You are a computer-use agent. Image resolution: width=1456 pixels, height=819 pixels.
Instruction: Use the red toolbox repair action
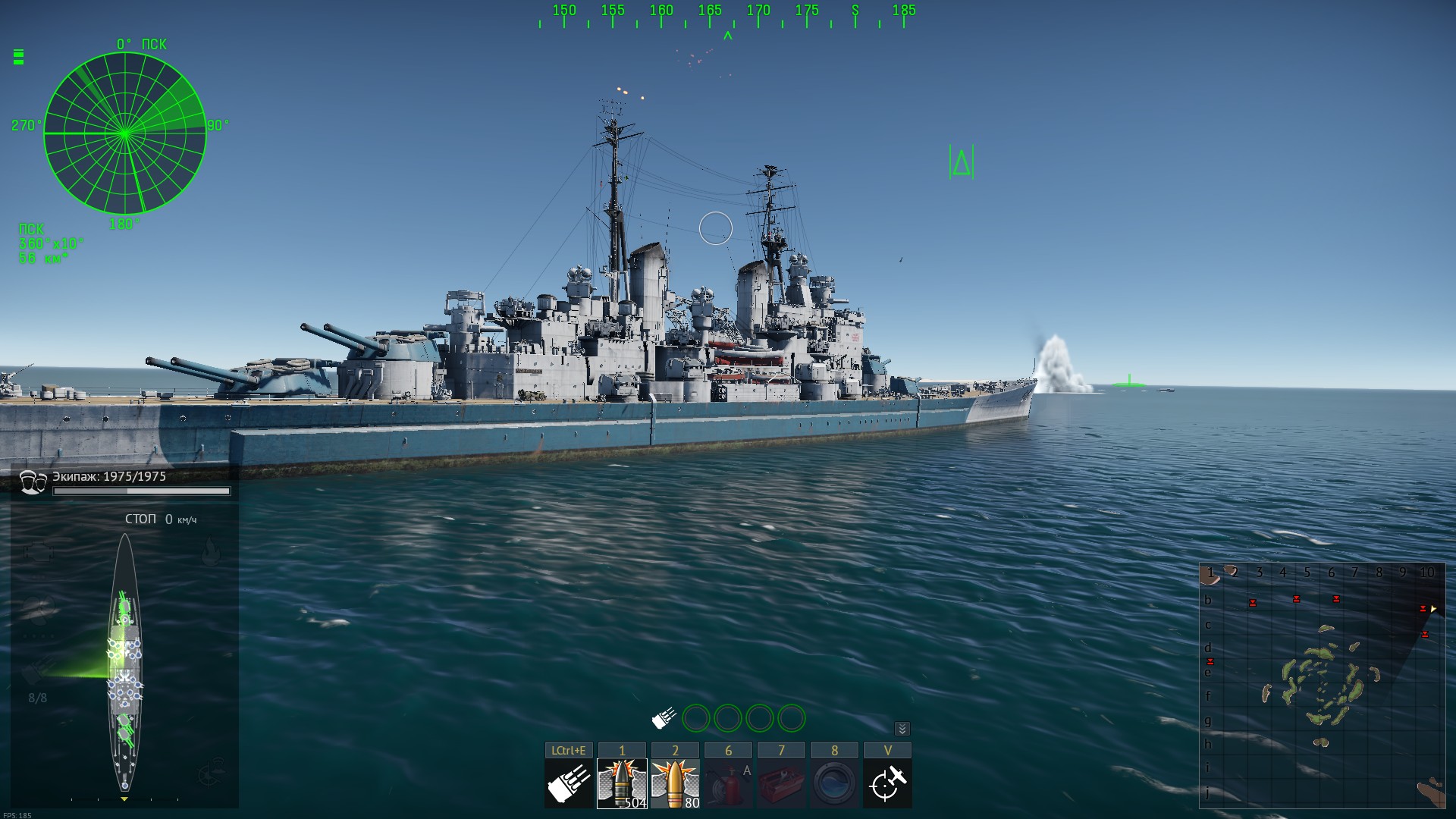pos(781,783)
